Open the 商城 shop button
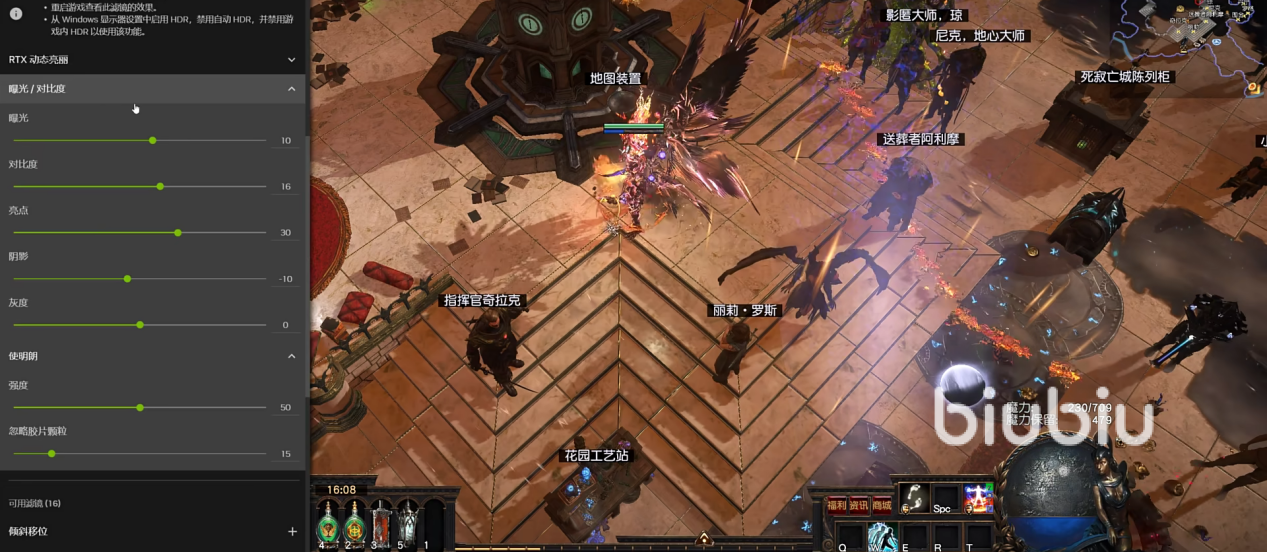Image resolution: width=1267 pixels, height=552 pixels. point(880,506)
